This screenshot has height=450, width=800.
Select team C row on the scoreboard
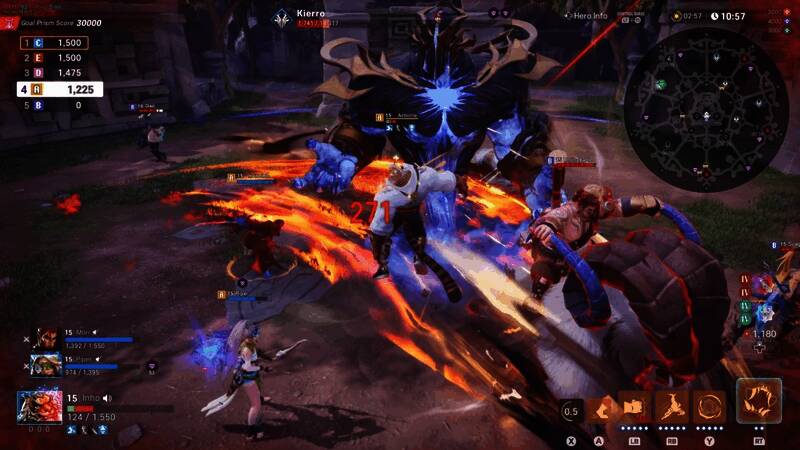[x=54, y=43]
